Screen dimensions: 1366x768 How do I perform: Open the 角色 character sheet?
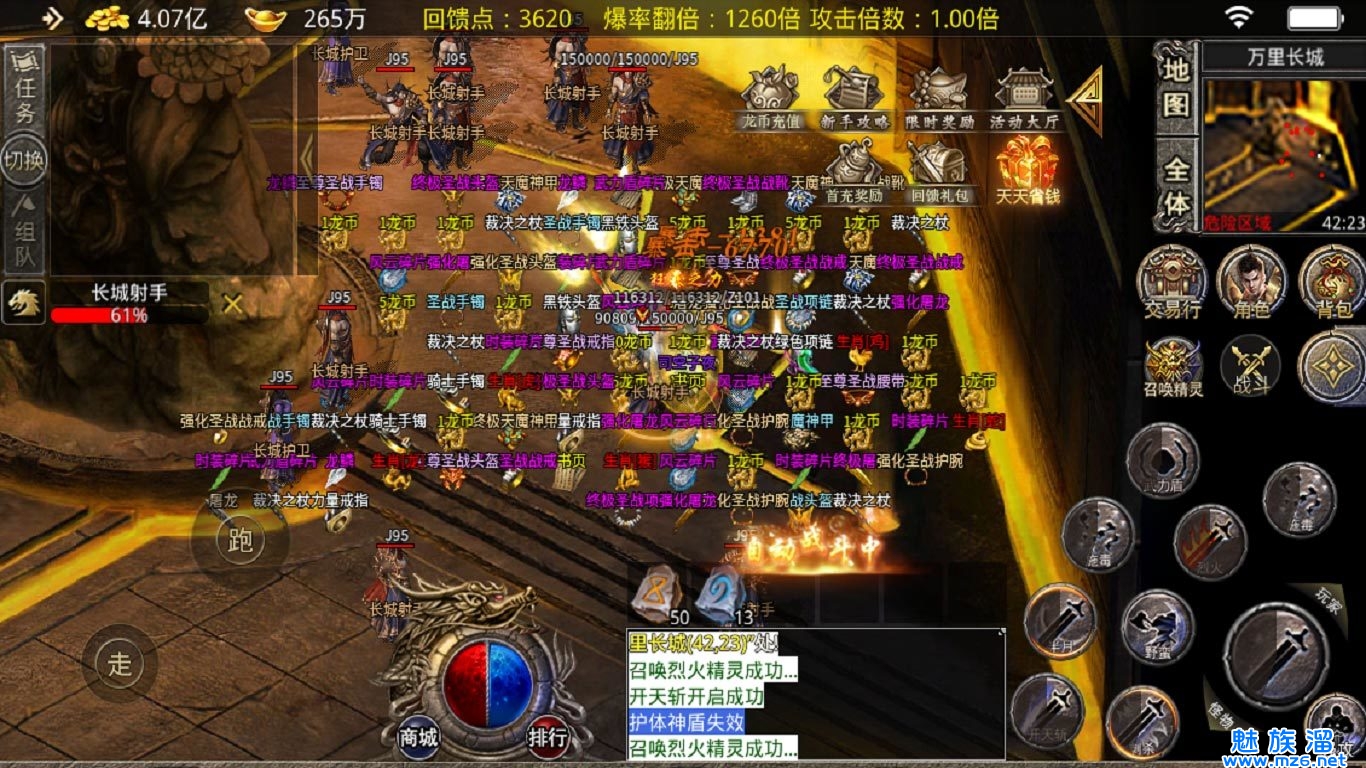pyautogui.click(x=1251, y=282)
